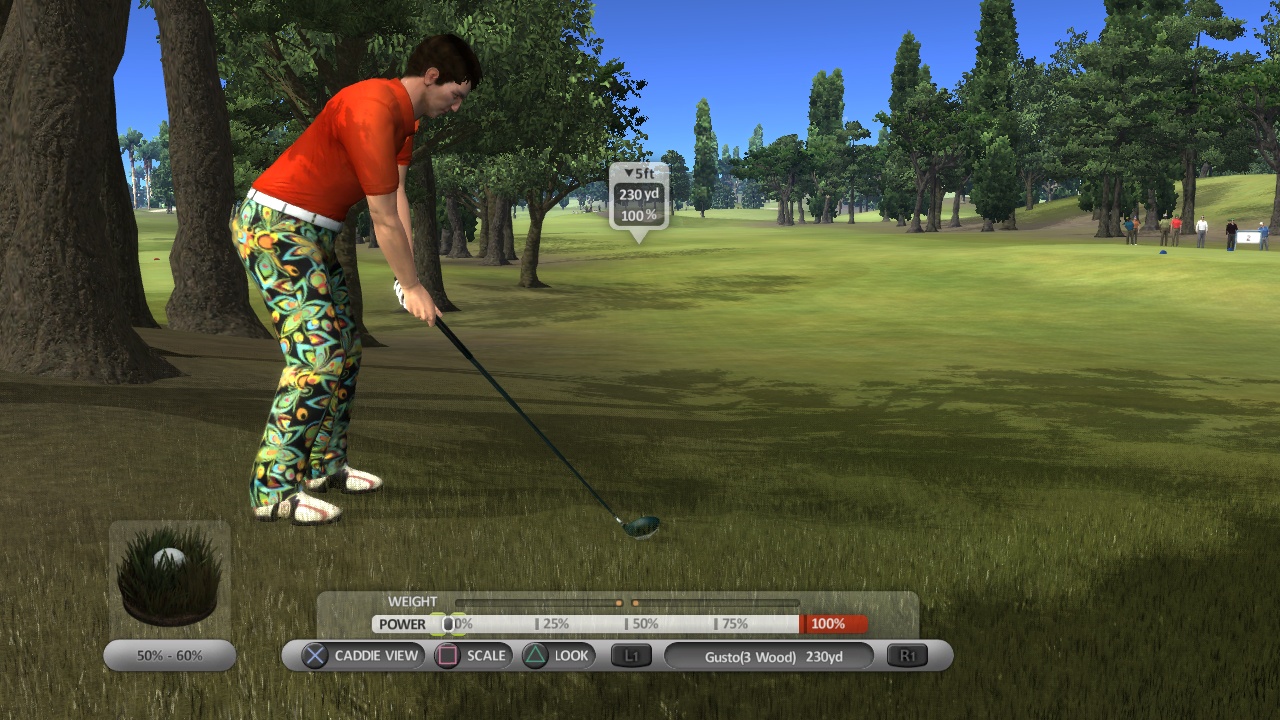Open the ball lie preview showing grass
The image size is (1280, 720).
coord(169,568)
